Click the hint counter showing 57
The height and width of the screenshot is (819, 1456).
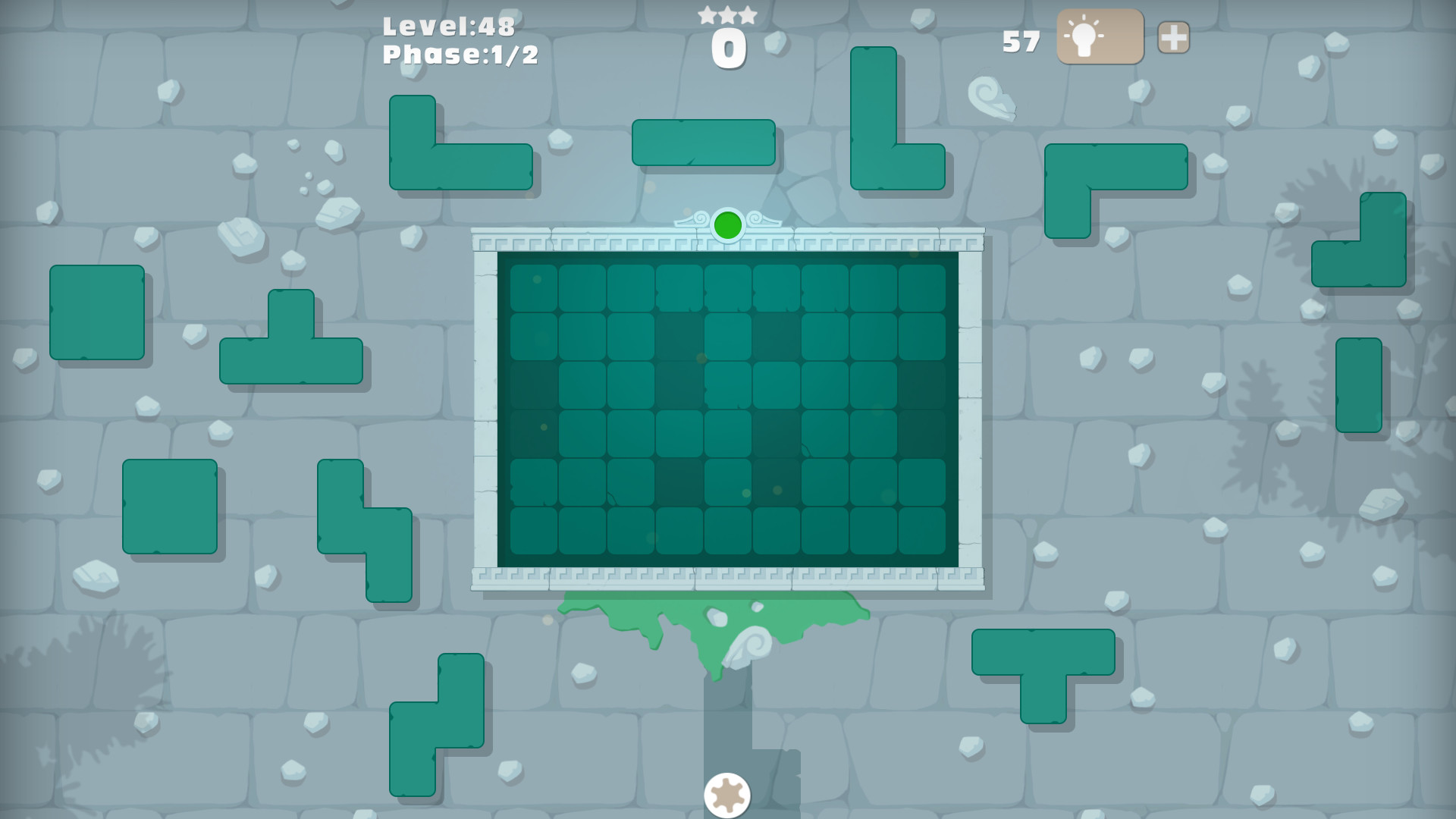(1020, 42)
